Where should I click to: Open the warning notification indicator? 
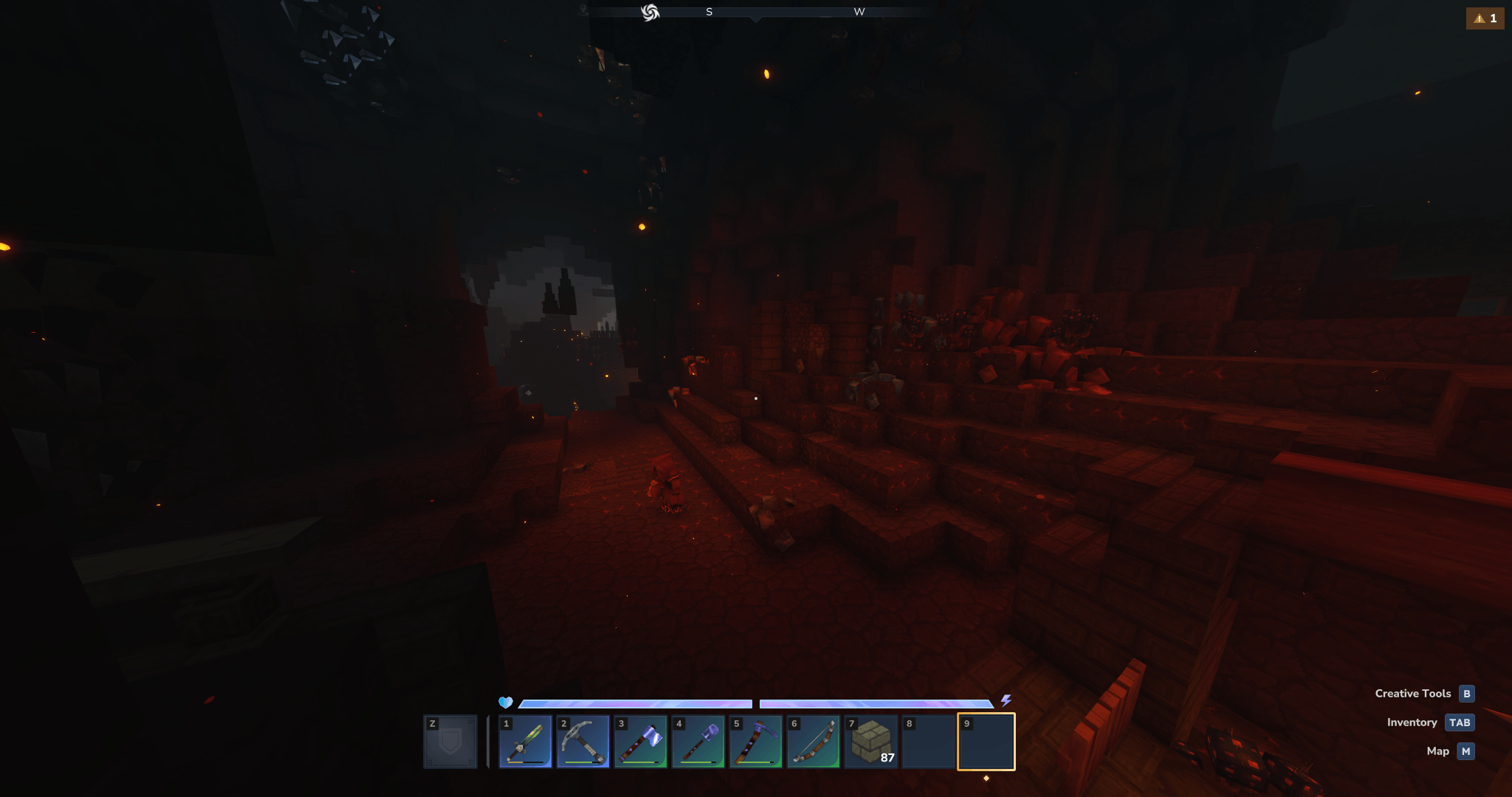1485,18
